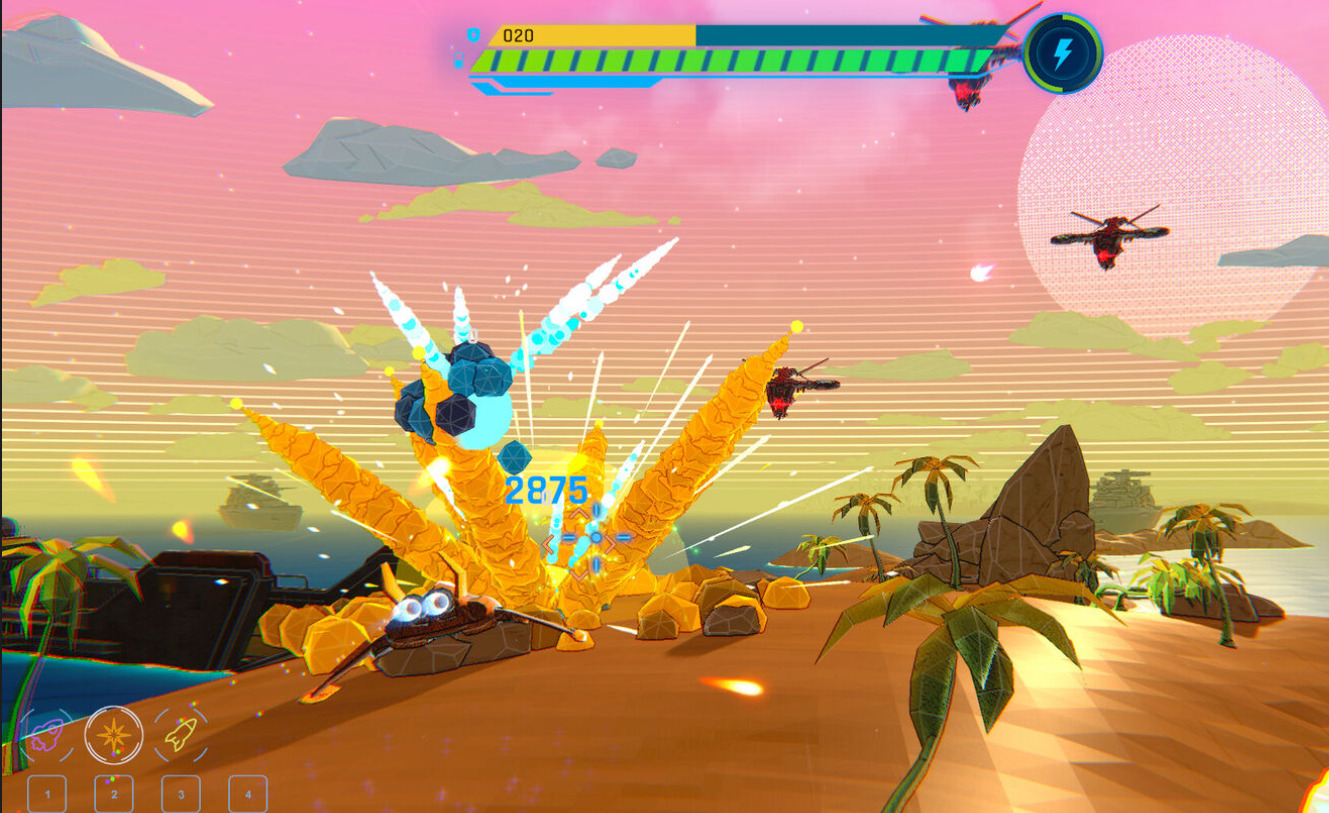Select the purple spaceship weapon icon
Screen dimensions: 1329x813
click(x=45, y=736)
